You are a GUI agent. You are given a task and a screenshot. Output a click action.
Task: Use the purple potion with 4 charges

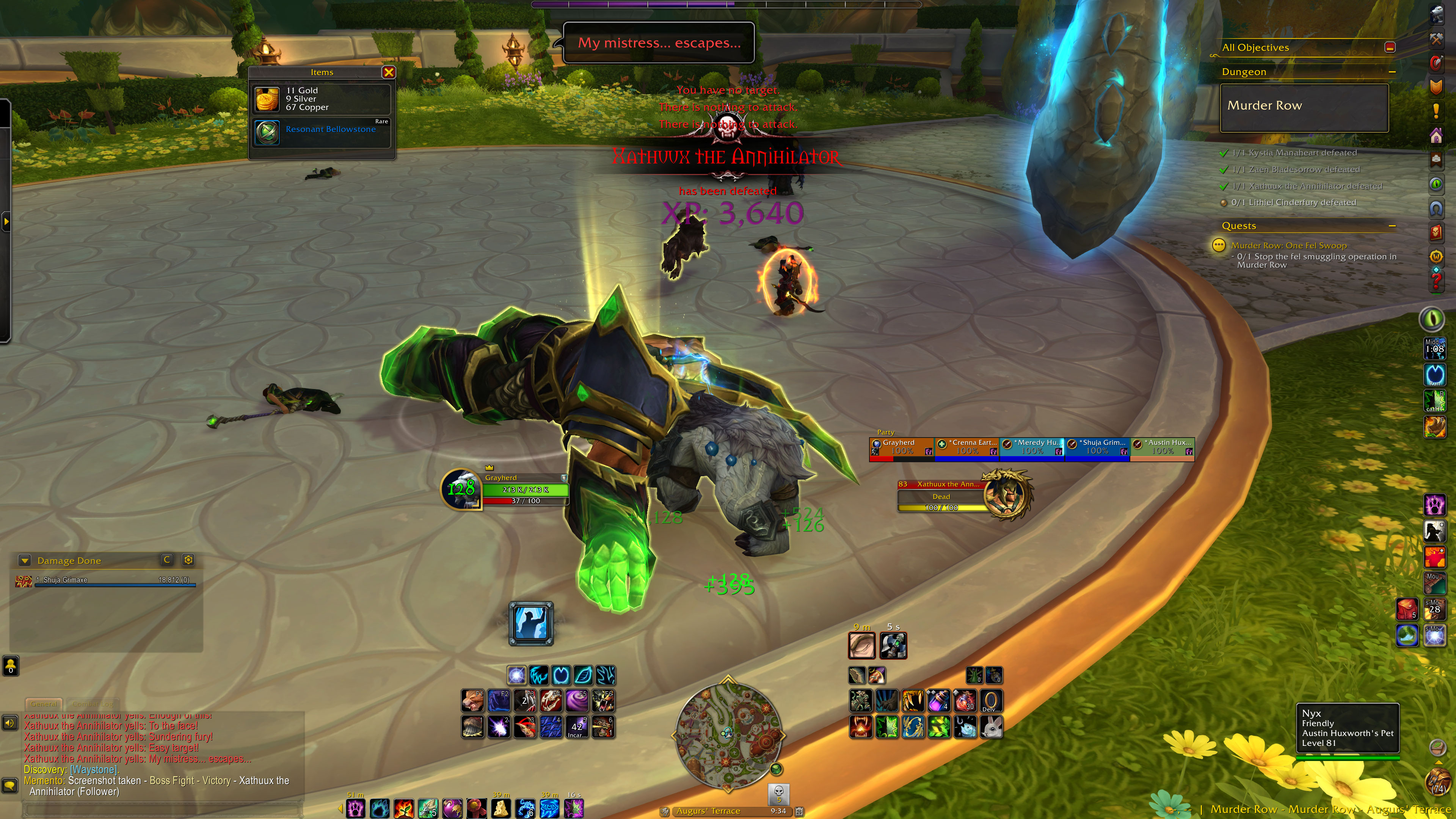tap(939, 701)
